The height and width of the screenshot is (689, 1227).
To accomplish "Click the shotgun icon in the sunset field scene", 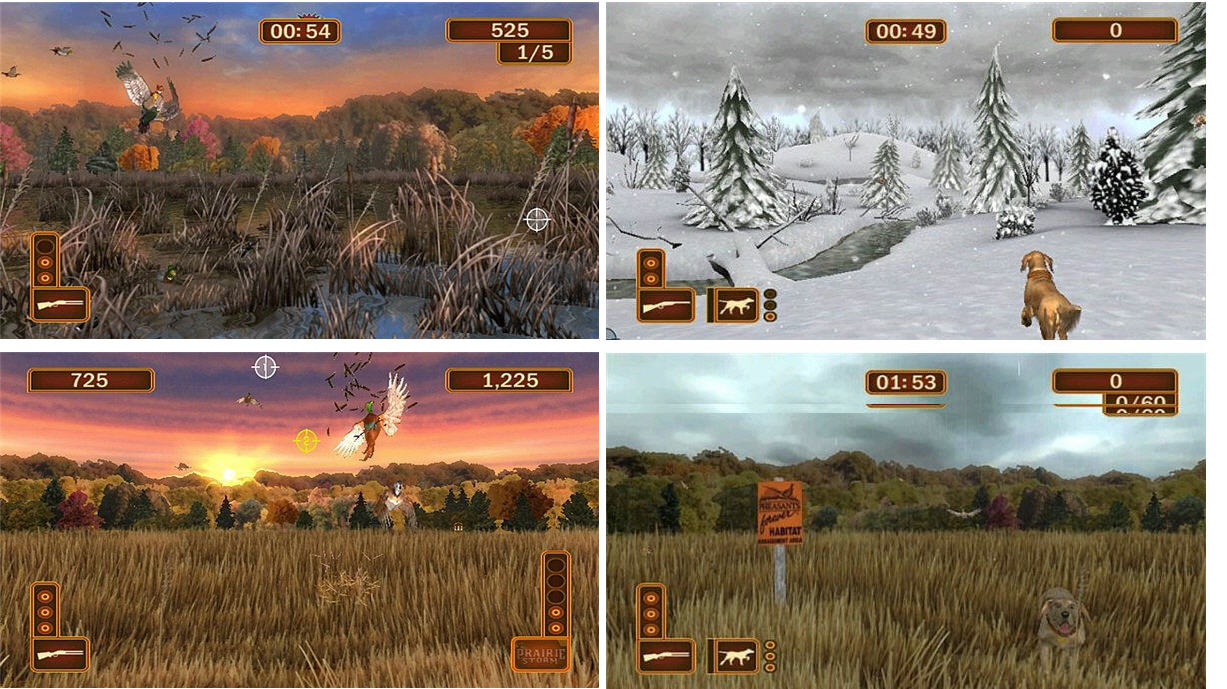I will pos(60,655).
